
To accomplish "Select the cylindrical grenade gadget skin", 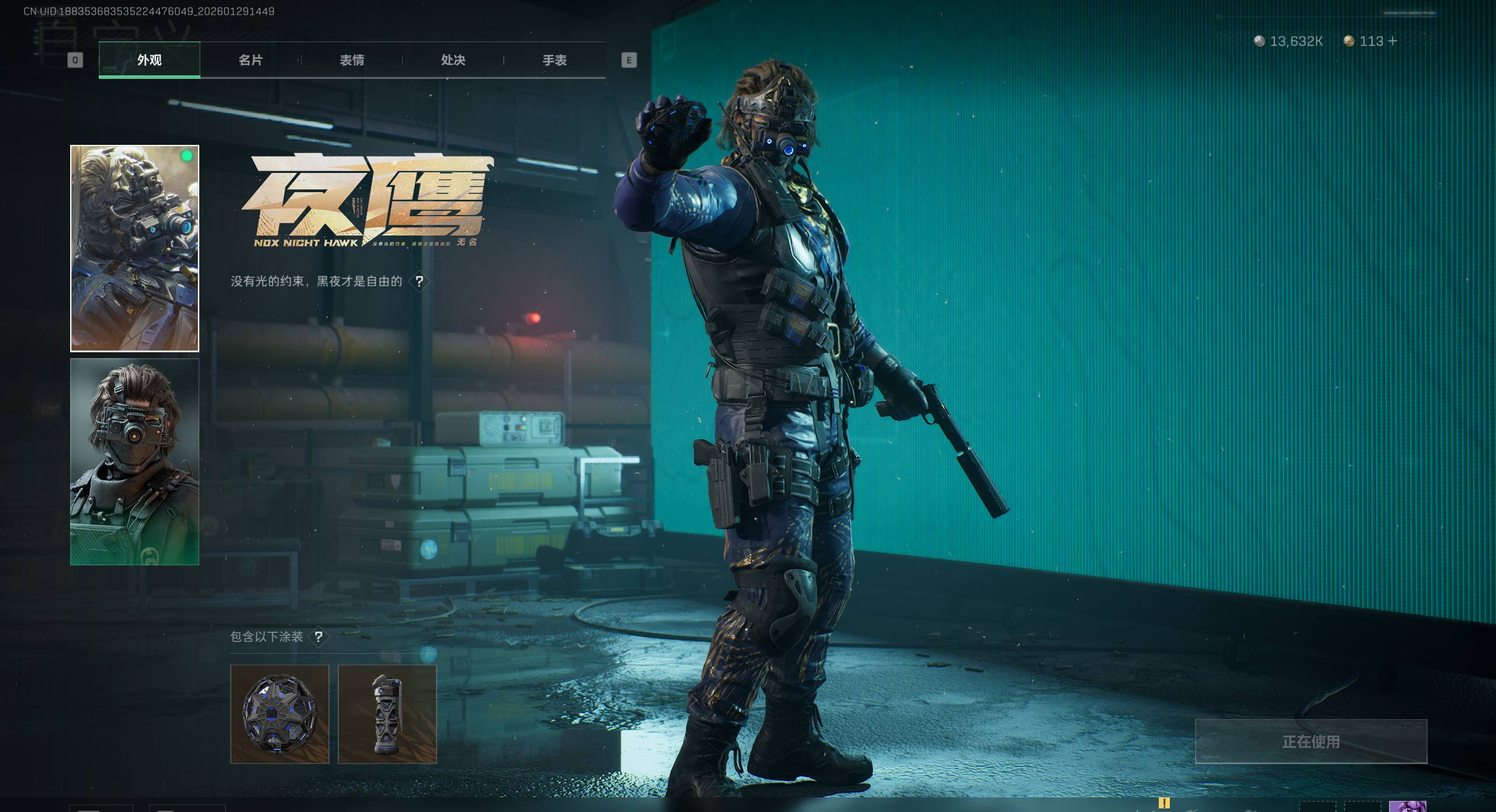I will pyautogui.click(x=387, y=714).
